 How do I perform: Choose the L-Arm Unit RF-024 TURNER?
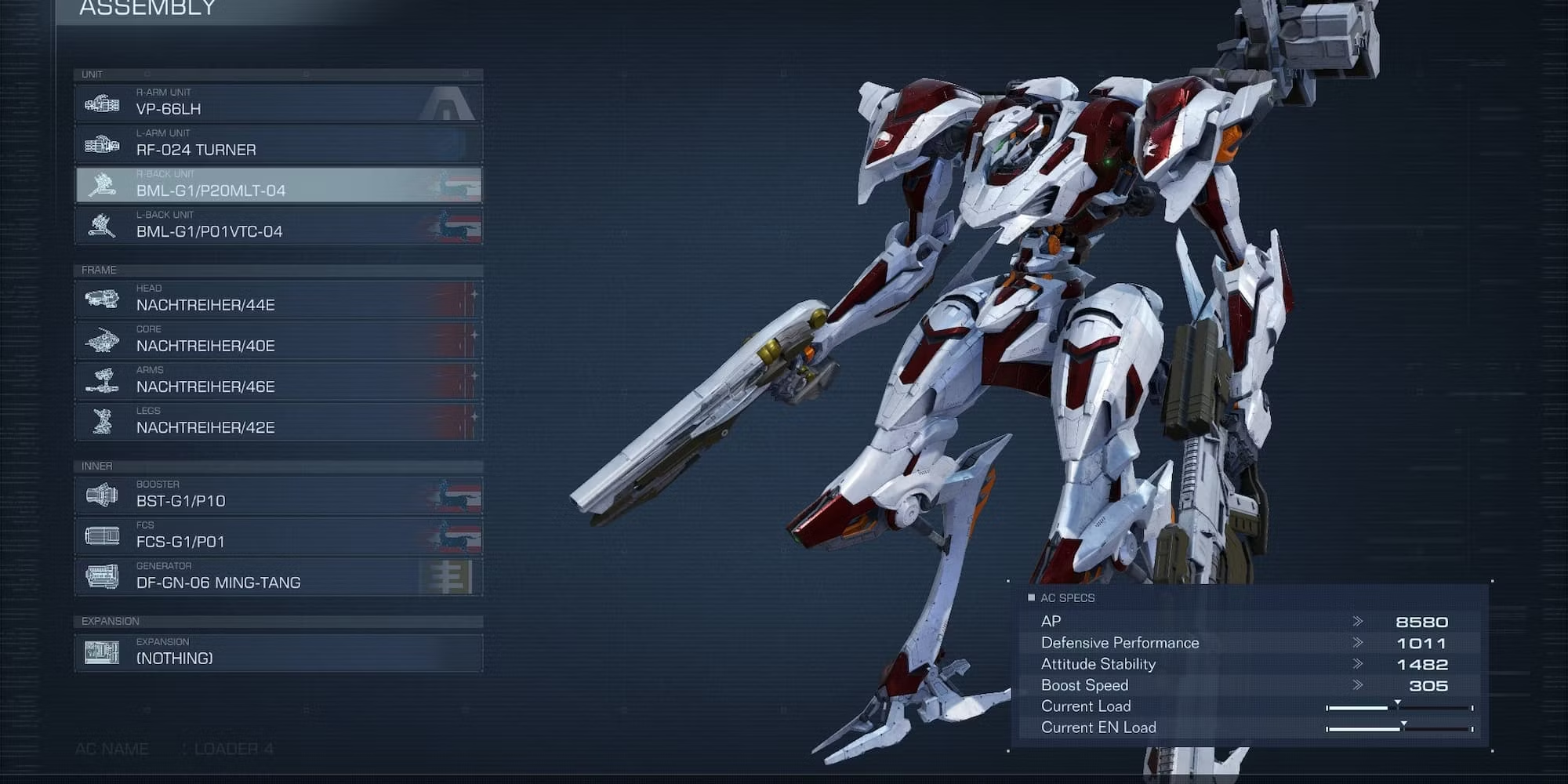(278, 144)
